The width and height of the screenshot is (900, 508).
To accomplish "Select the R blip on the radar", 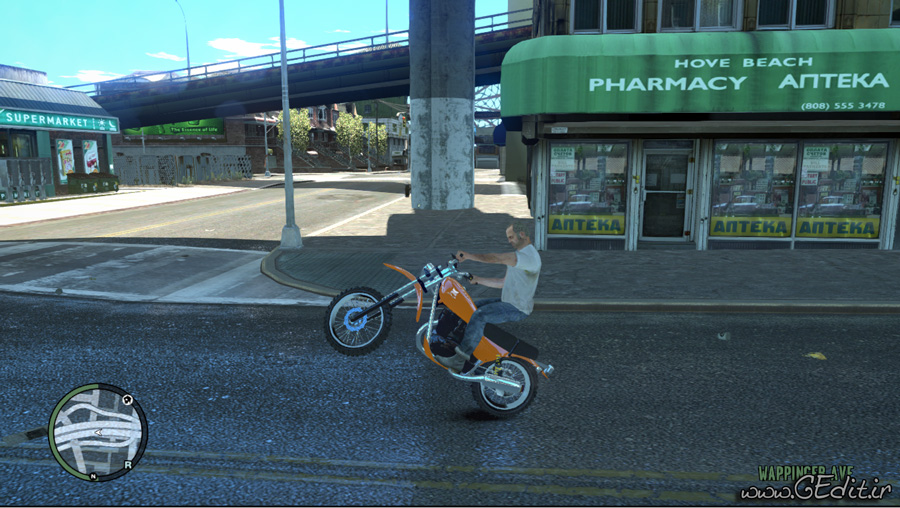I will [128, 465].
